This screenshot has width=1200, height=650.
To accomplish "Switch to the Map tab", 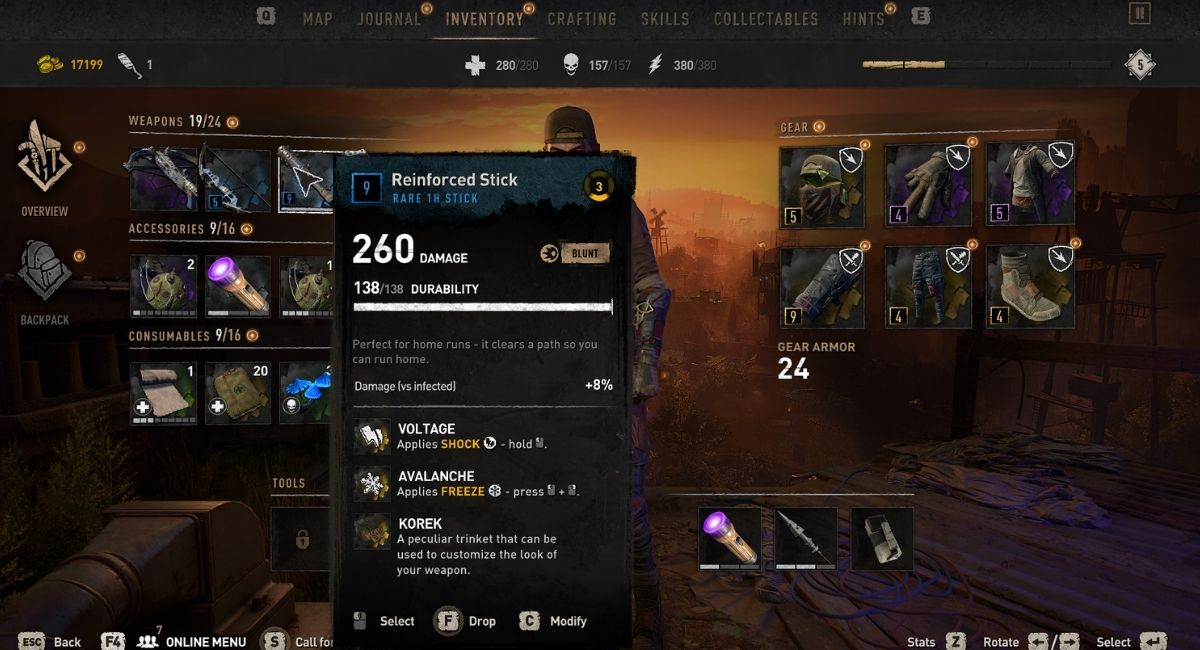I will (317, 19).
